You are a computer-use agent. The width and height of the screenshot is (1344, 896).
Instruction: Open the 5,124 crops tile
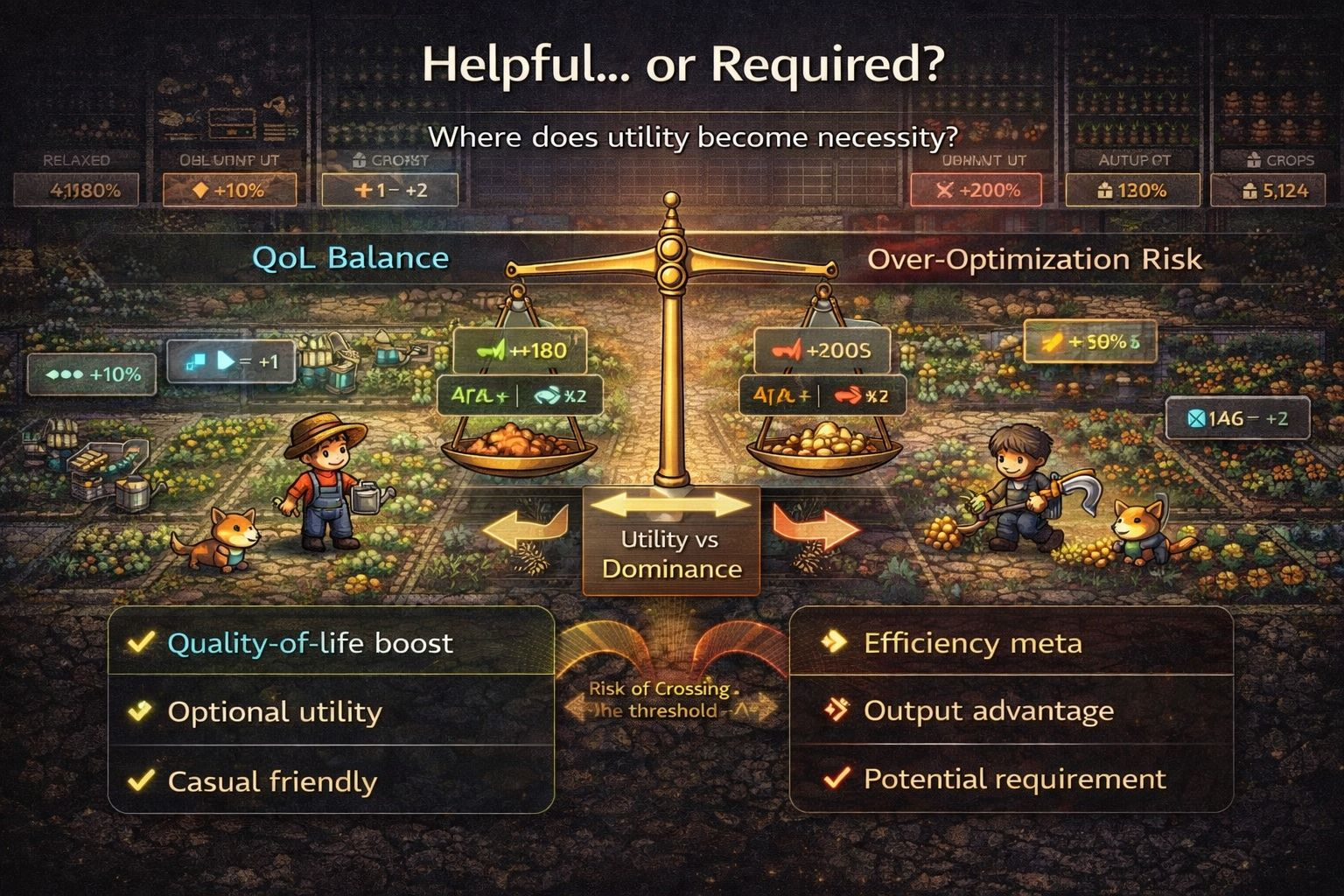coord(1277,190)
